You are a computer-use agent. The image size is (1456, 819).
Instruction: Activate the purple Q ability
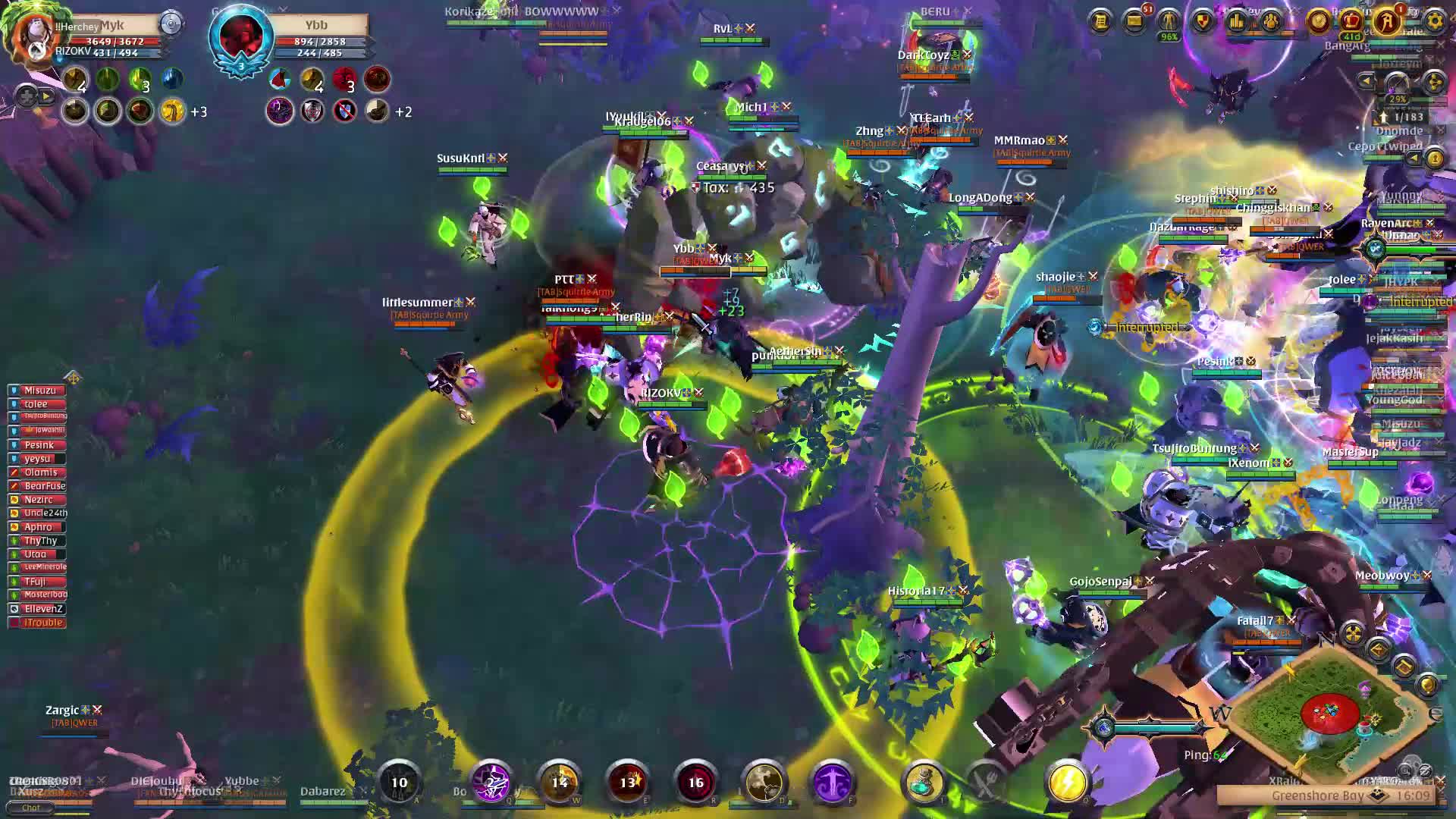pos(491,782)
